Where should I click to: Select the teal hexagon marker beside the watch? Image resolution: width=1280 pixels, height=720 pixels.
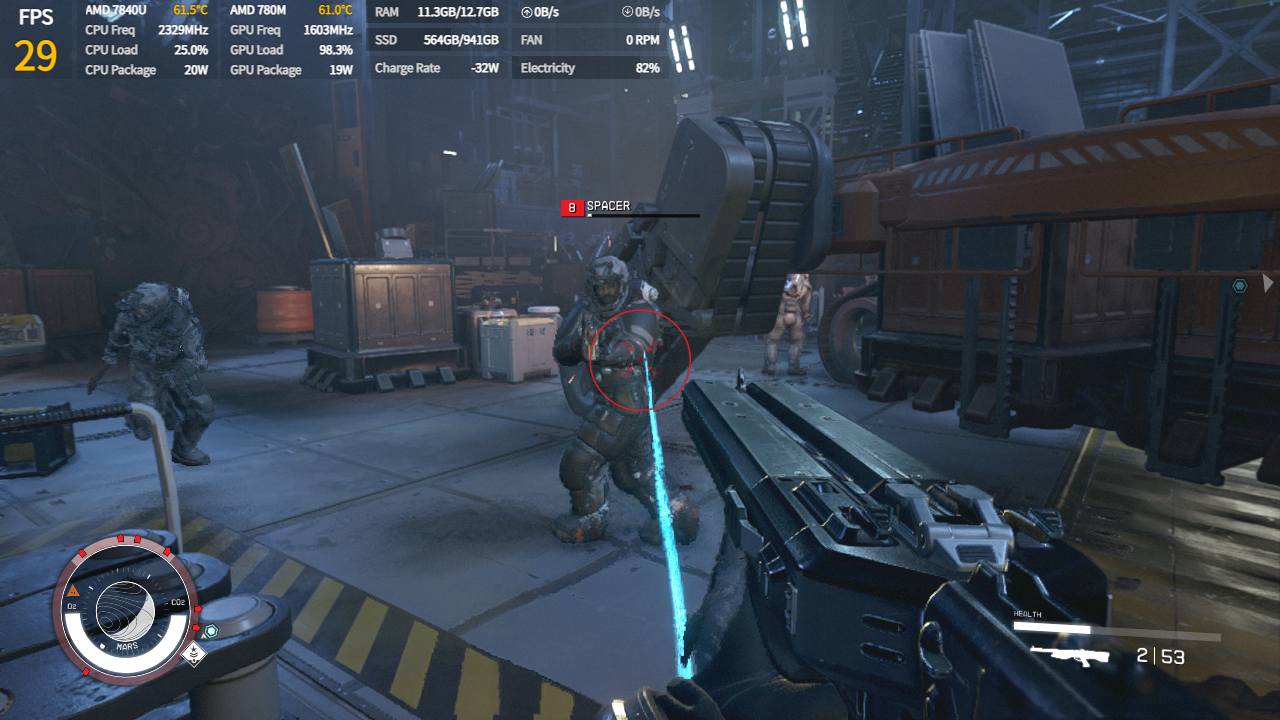(x=211, y=631)
